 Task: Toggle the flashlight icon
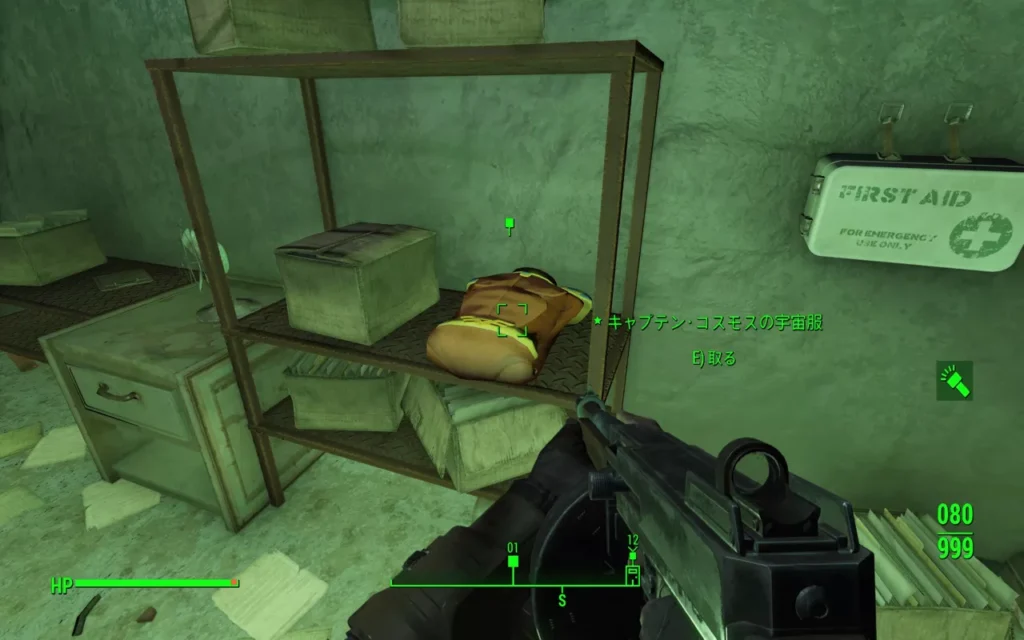pyautogui.click(x=954, y=380)
